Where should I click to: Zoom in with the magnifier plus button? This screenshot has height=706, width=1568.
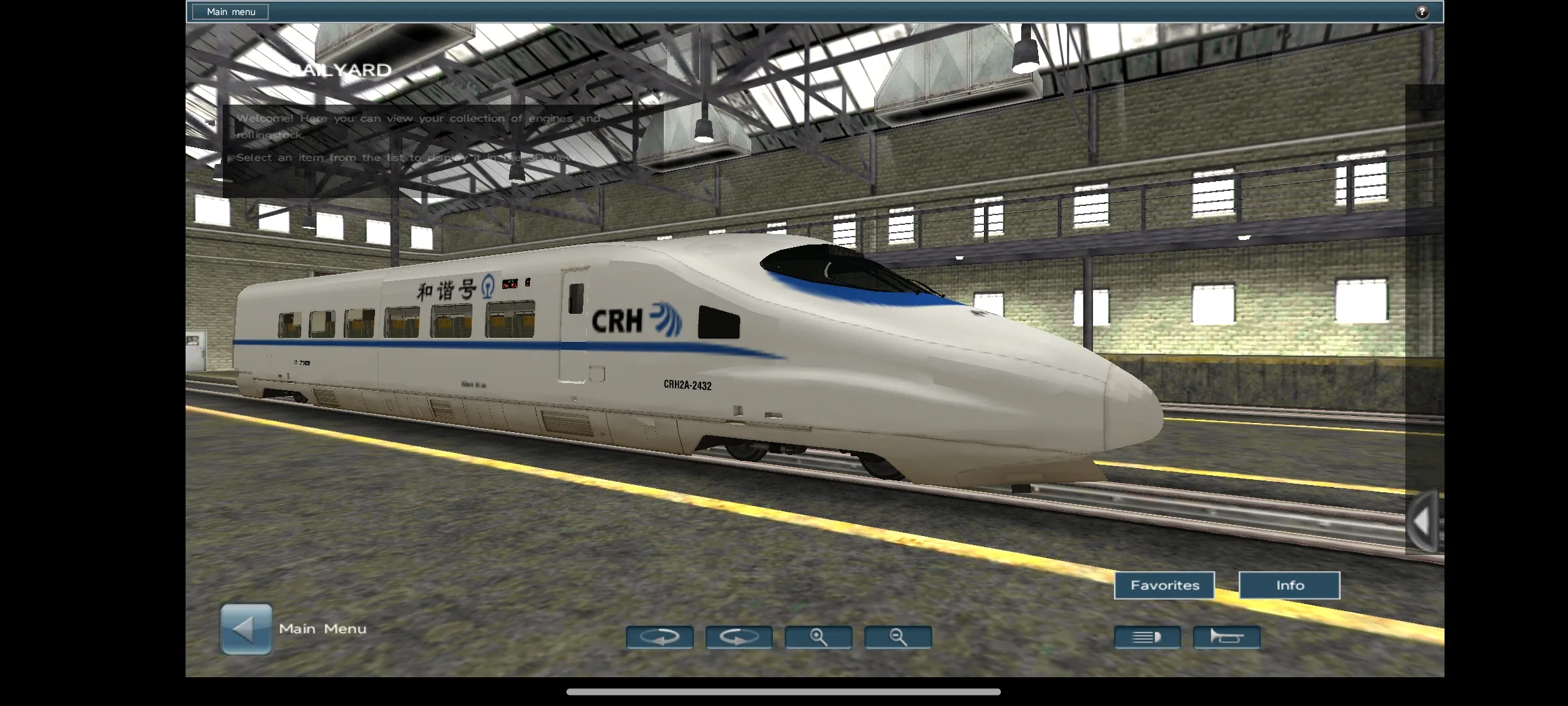819,637
